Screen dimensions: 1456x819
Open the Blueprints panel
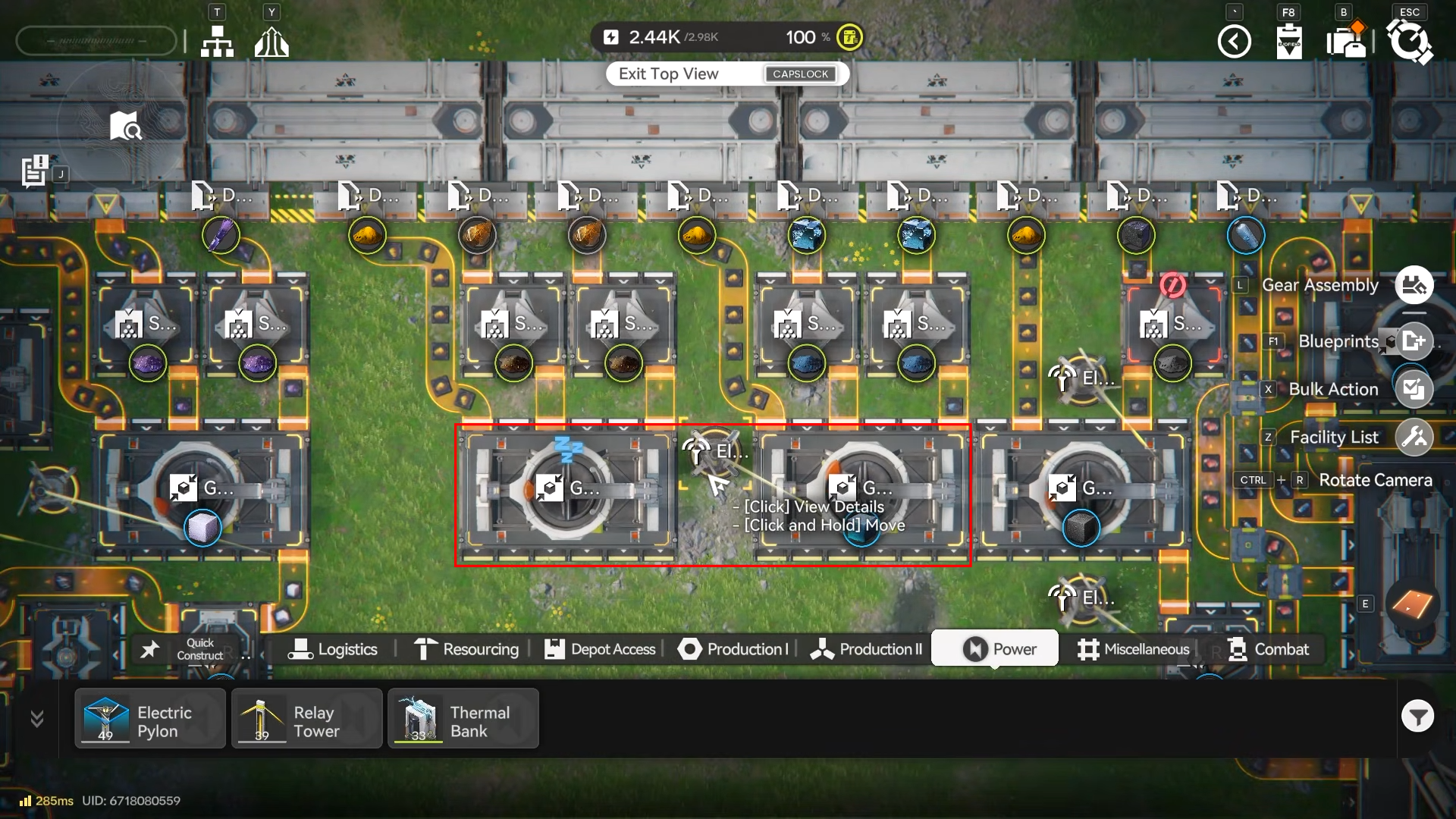click(x=1414, y=341)
